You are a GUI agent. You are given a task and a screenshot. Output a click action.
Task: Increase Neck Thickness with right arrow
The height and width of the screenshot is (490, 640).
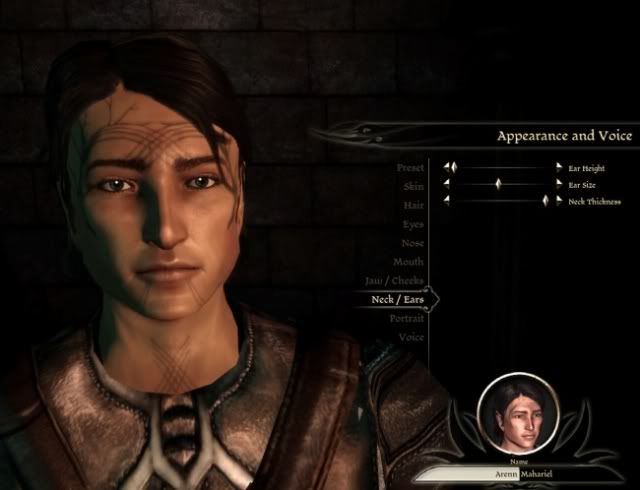click(x=559, y=201)
